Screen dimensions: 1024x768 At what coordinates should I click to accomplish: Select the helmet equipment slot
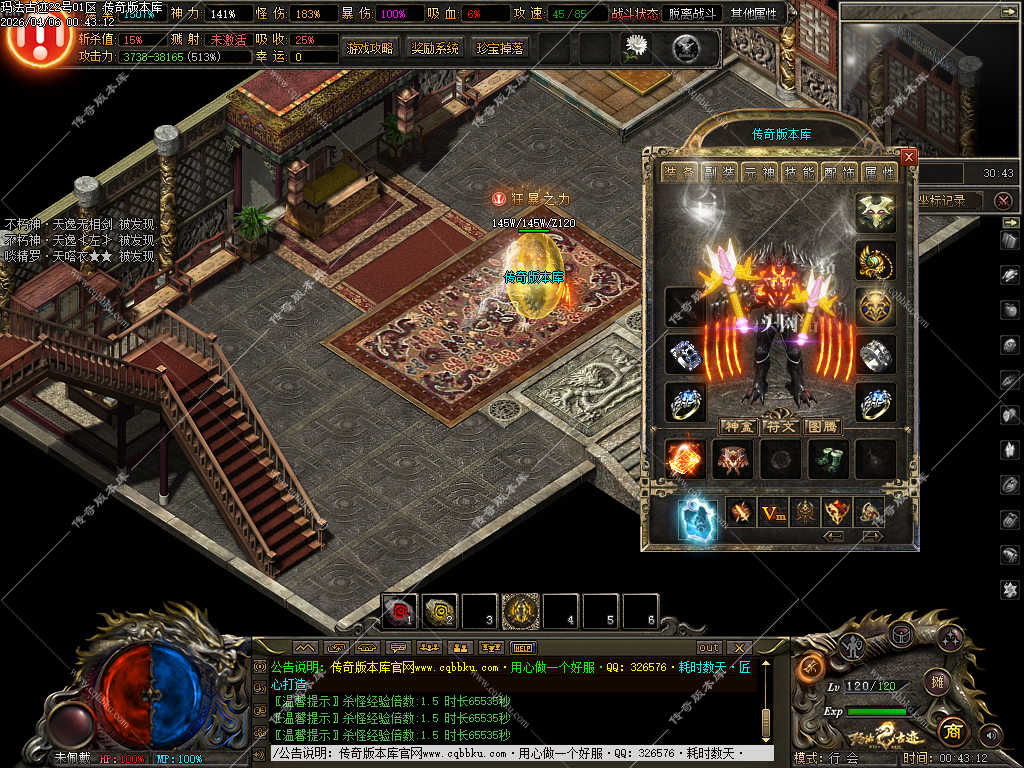coord(875,213)
